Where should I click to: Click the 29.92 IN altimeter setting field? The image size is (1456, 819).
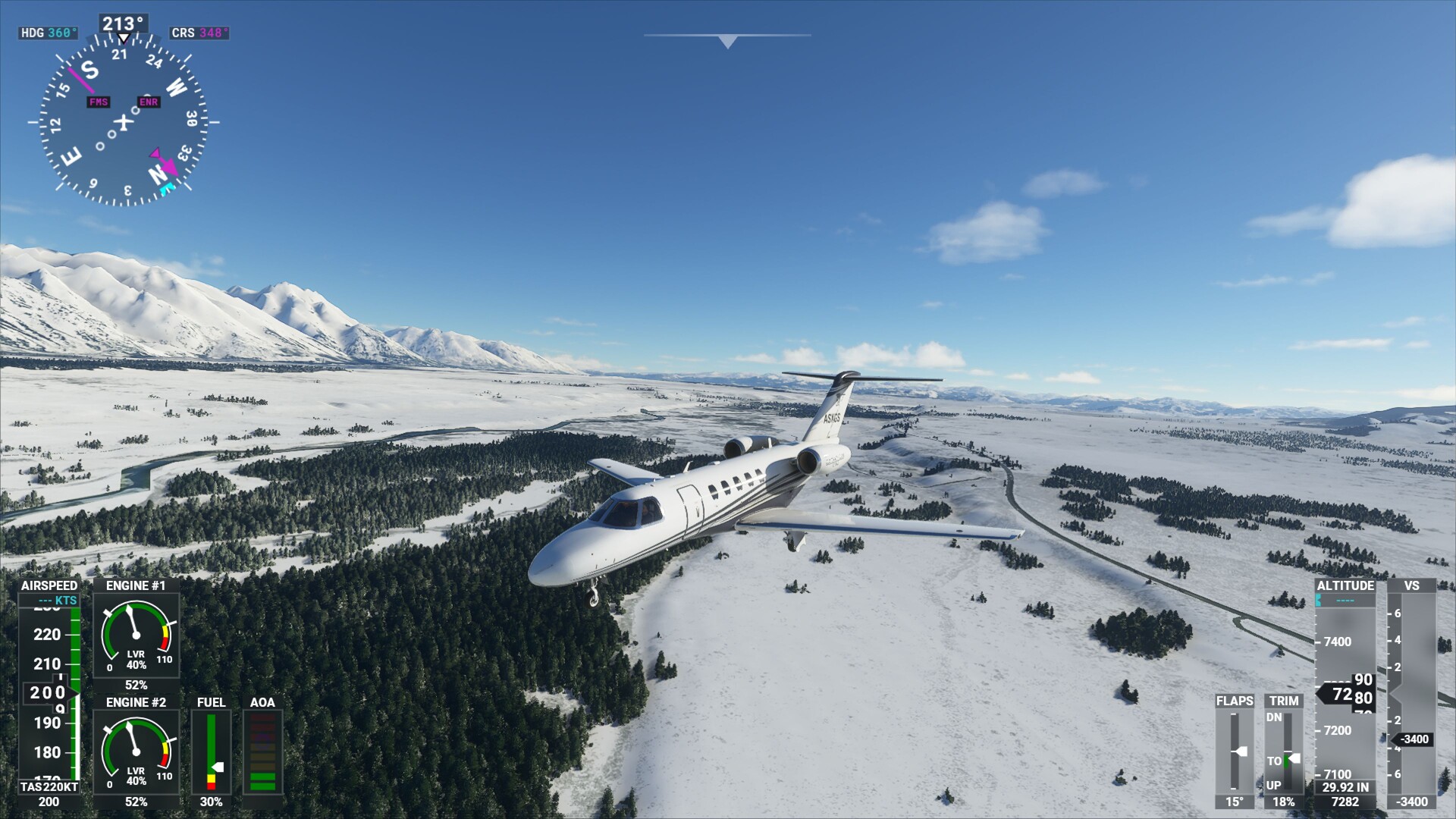(x=1344, y=787)
